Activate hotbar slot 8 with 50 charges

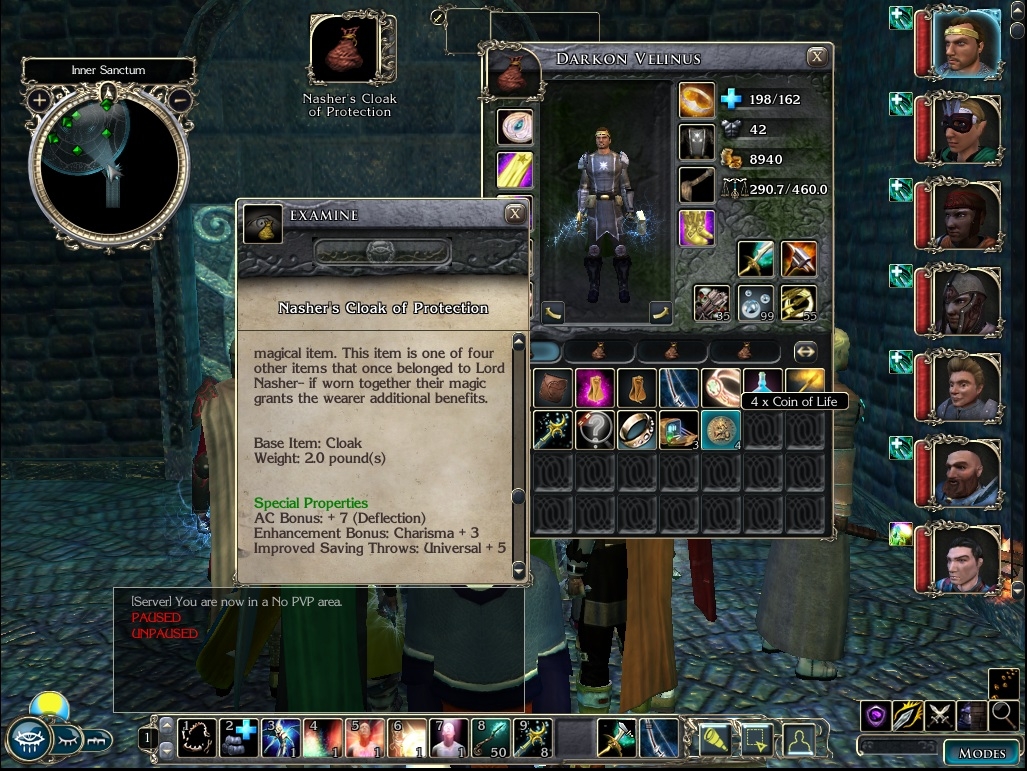click(x=491, y=738)
